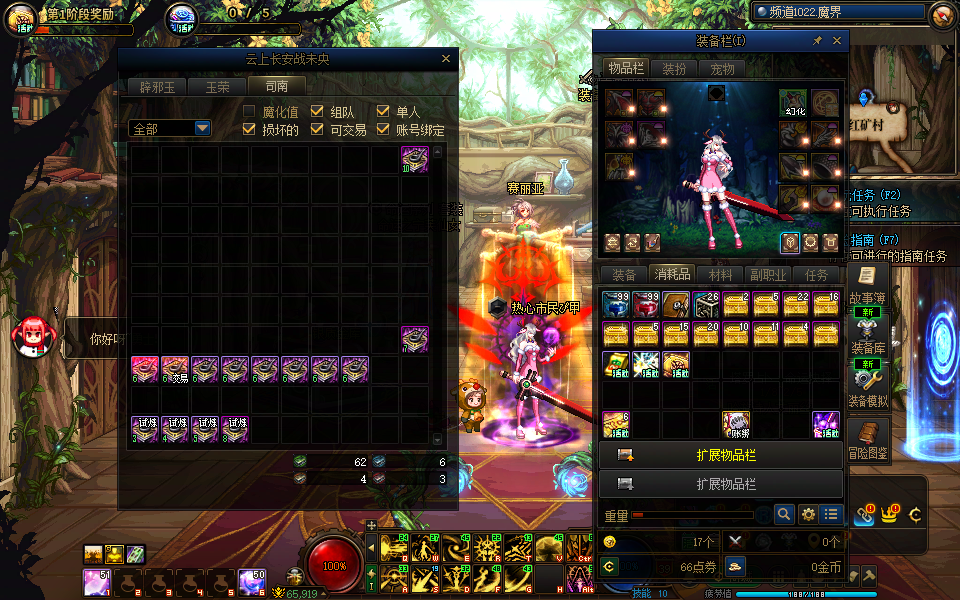Open the 副职业 inventory tab
Viewport: 960px width, 600px height.
[x=768, y=275]
